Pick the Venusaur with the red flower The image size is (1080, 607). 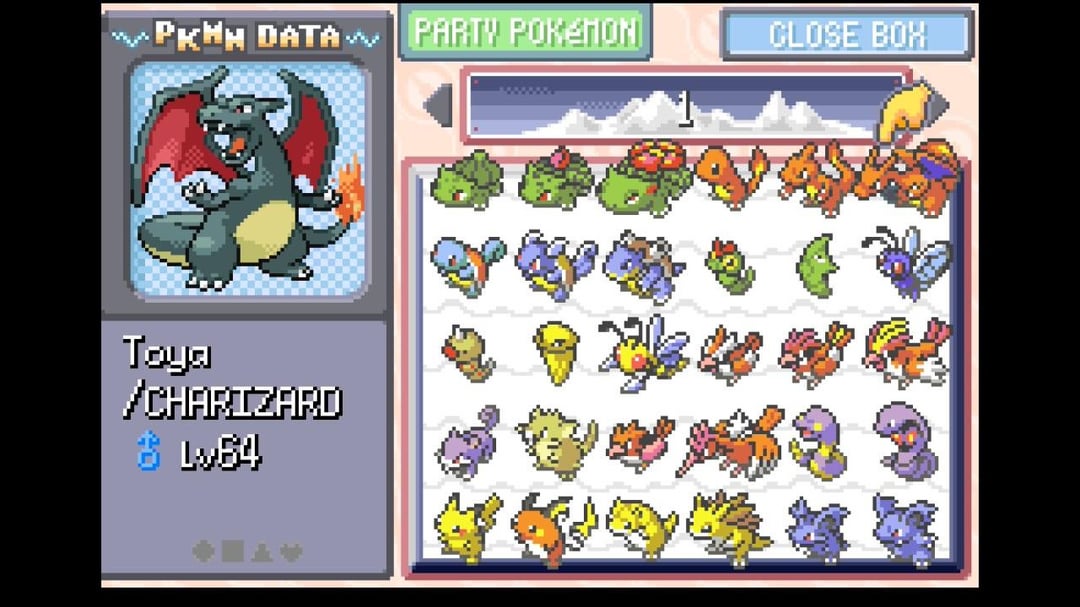pyautogui.click(x=645, y=177)
